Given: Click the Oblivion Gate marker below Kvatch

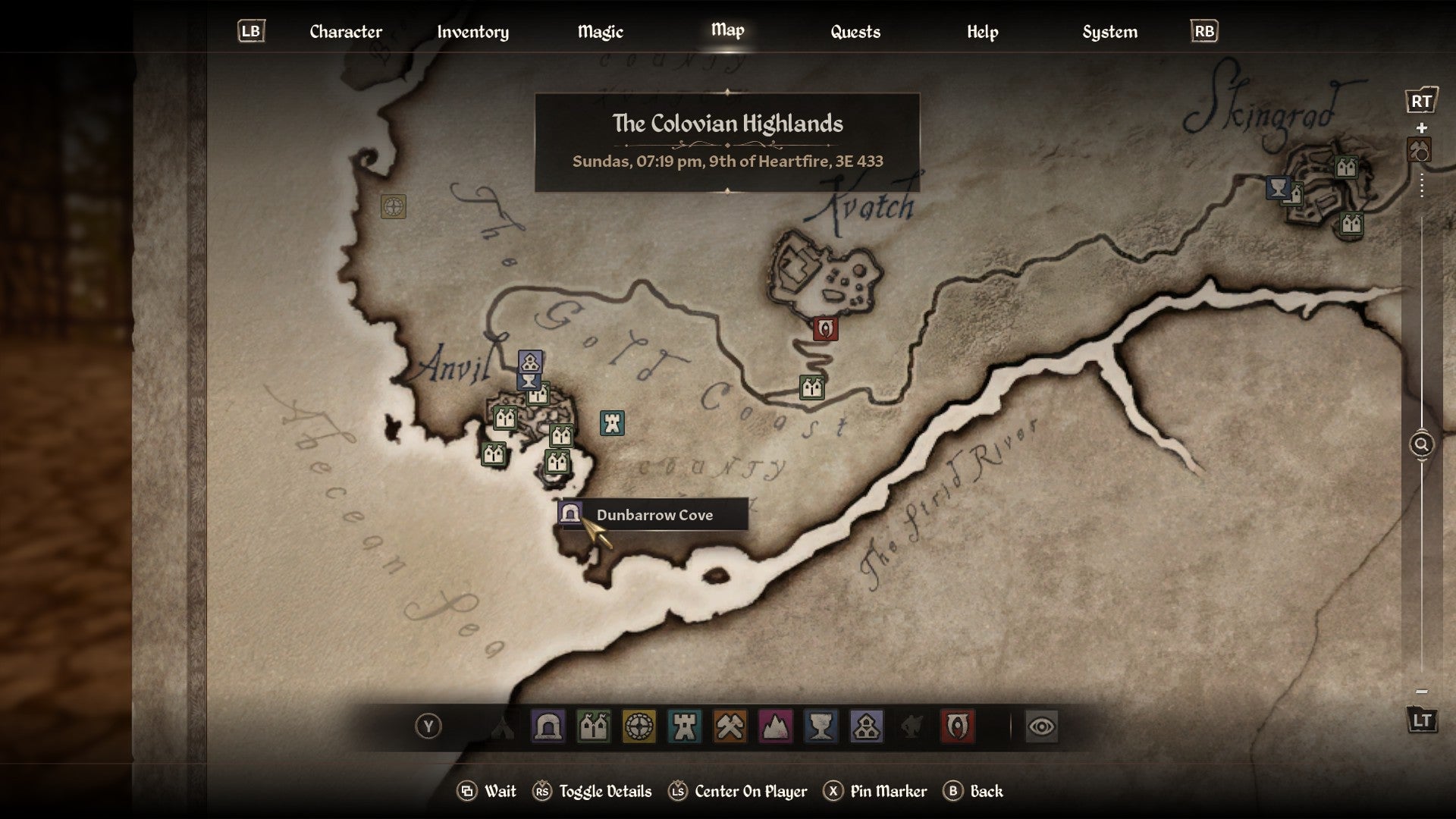Looking at the screenshot, I should [826, 330].
